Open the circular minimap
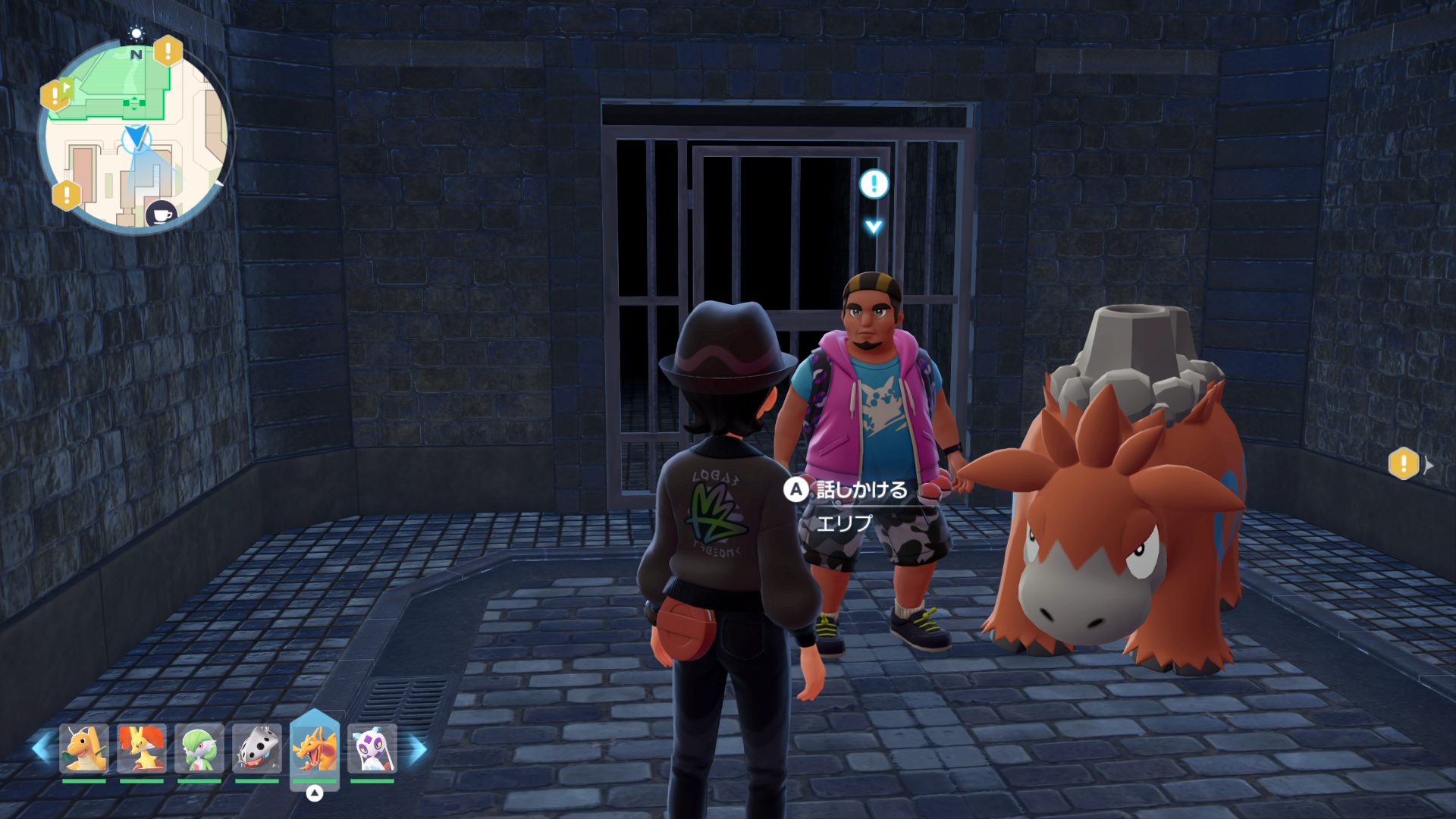 (136, 136)
